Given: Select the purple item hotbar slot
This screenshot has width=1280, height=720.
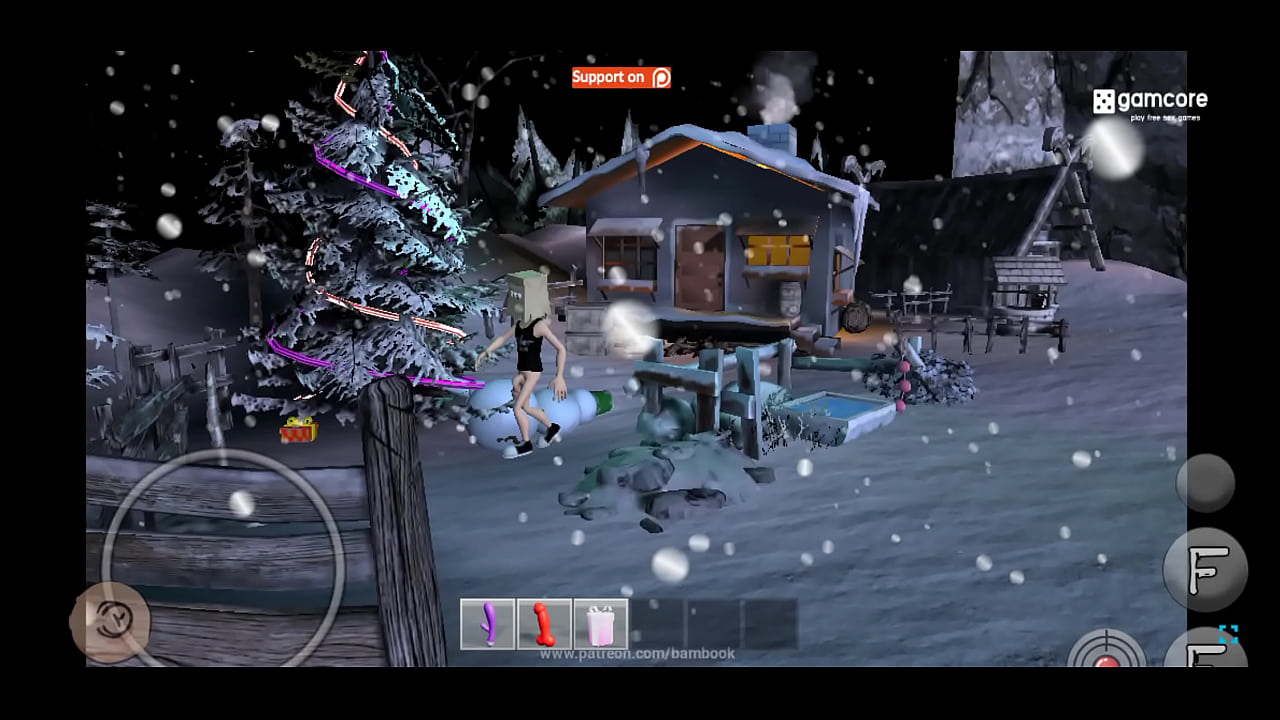Looking at the screenshot, I should pos(488,624).
